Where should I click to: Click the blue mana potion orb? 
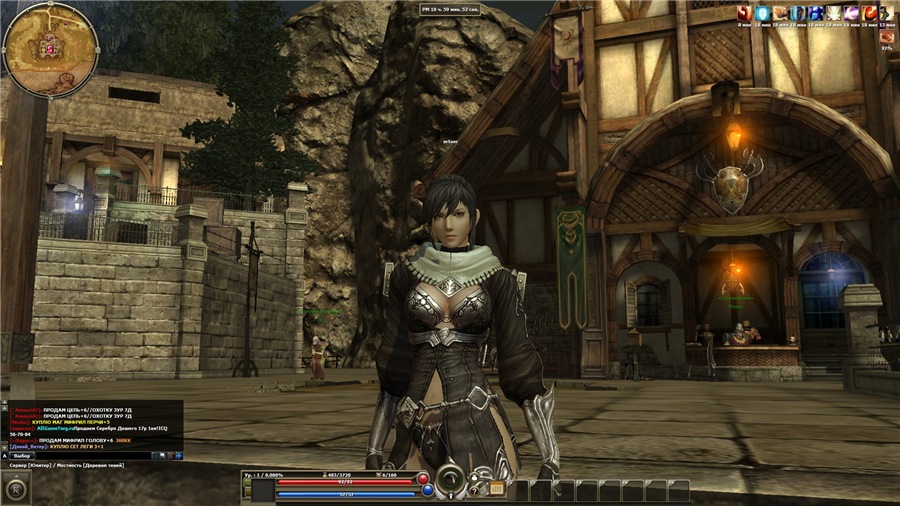pyautogui.click(x=428, y=490)
